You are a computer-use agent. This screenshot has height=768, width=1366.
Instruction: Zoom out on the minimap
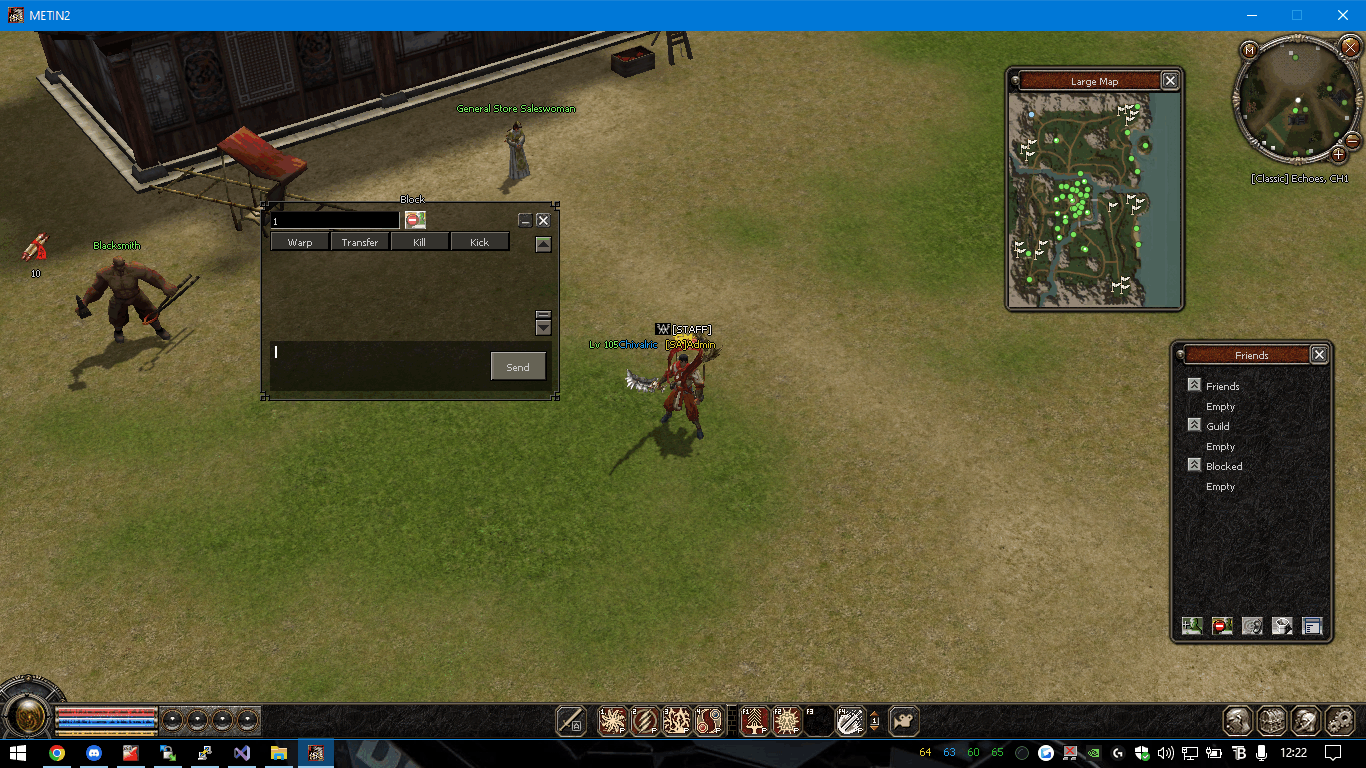click(1353, 141)
